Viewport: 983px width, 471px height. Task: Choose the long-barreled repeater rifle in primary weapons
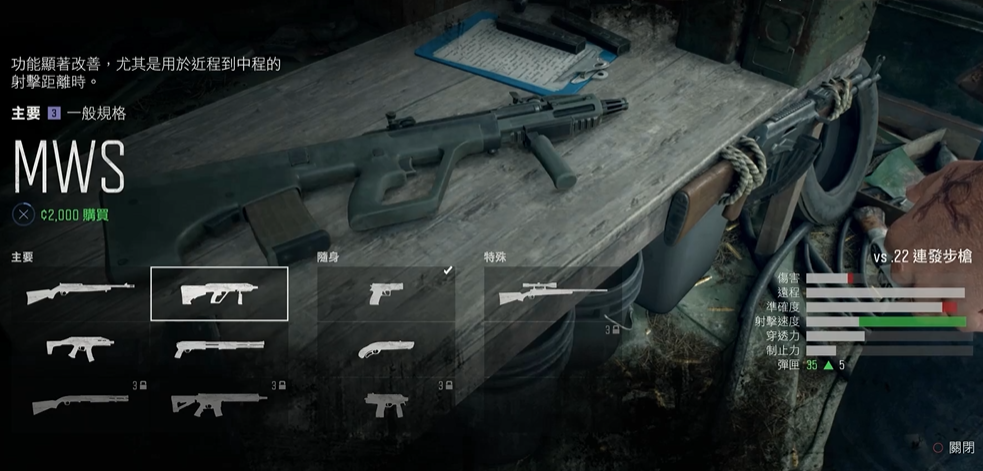click(80, 294)
